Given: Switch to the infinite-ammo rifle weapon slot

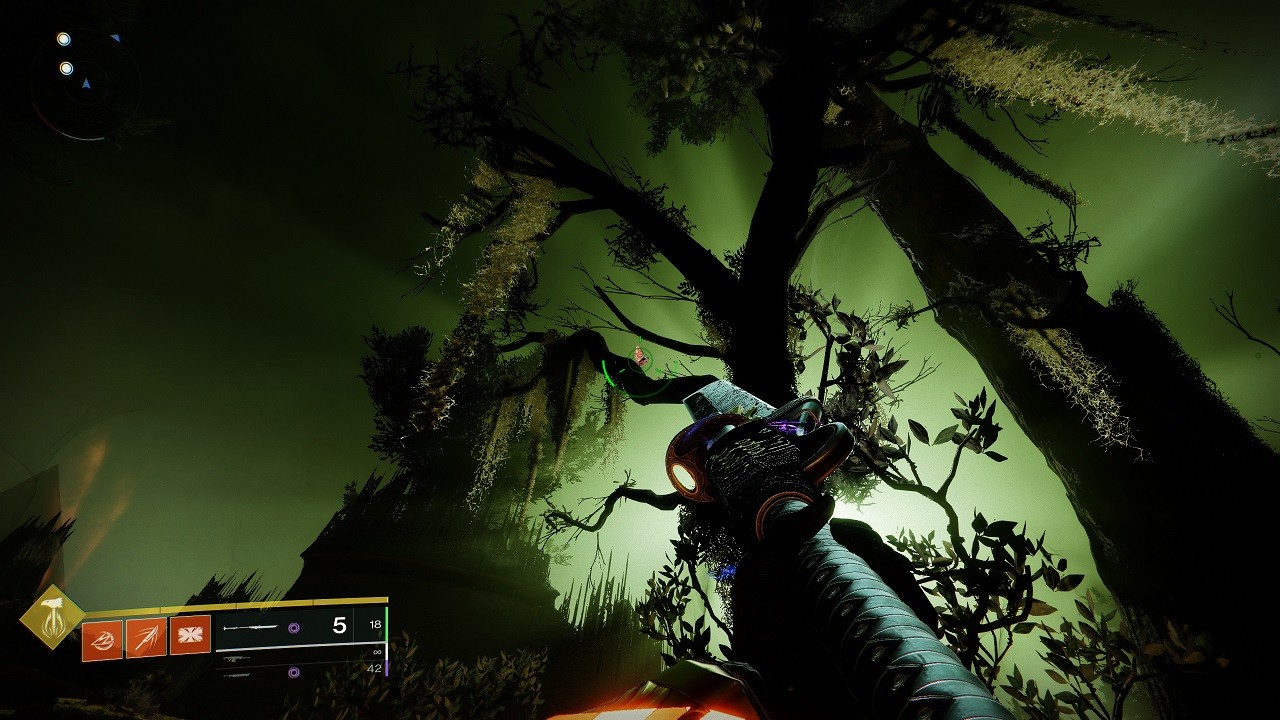Looking at the screenshot, I should pyautogui.click(x=300, y=658).
